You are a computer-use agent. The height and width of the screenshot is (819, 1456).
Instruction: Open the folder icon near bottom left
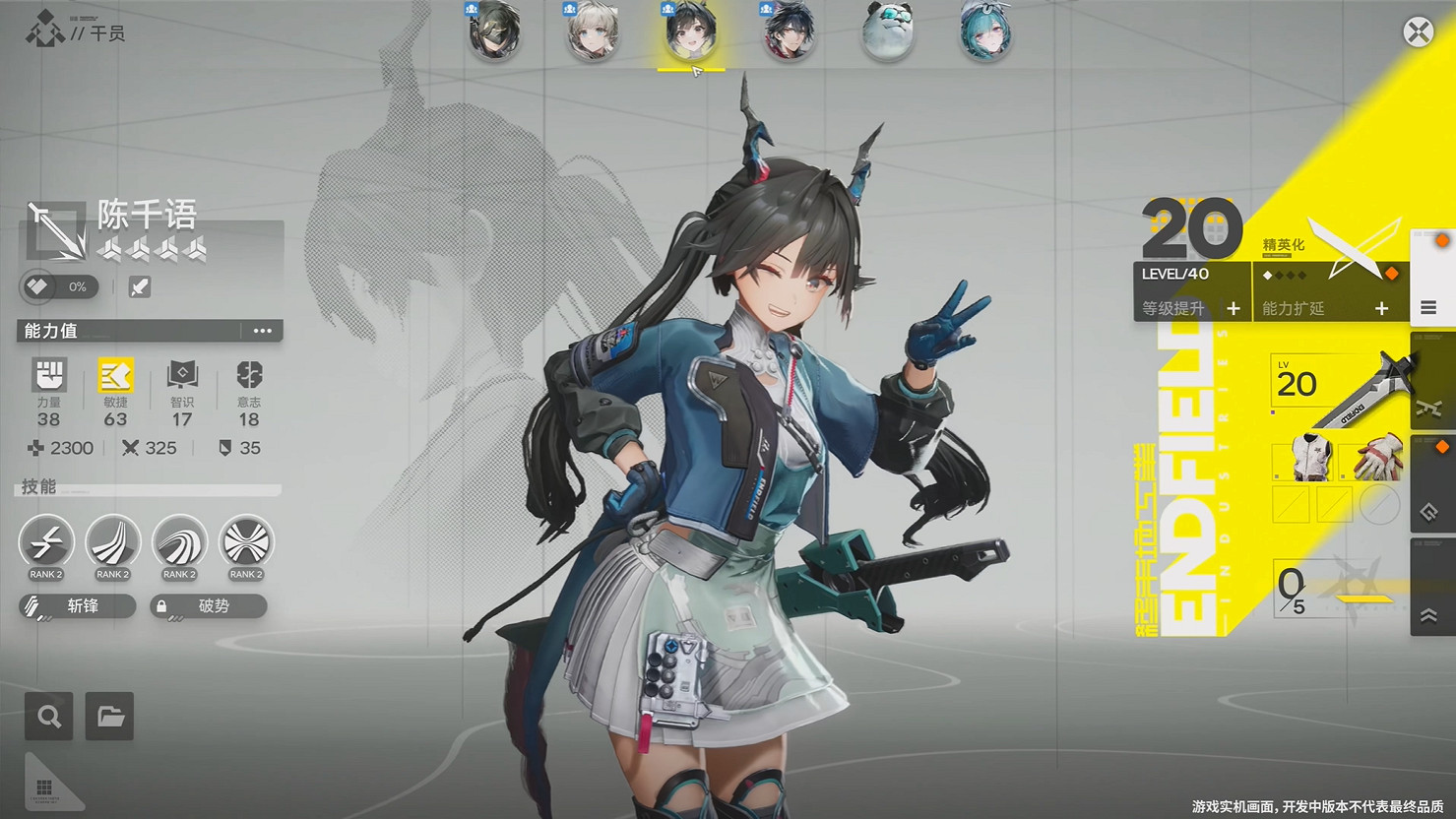pos(109,716)
